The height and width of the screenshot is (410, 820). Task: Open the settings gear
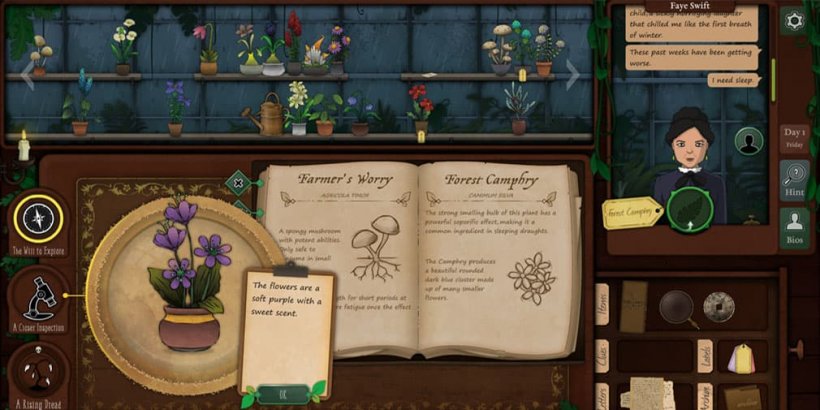click(x=793, y=21)
